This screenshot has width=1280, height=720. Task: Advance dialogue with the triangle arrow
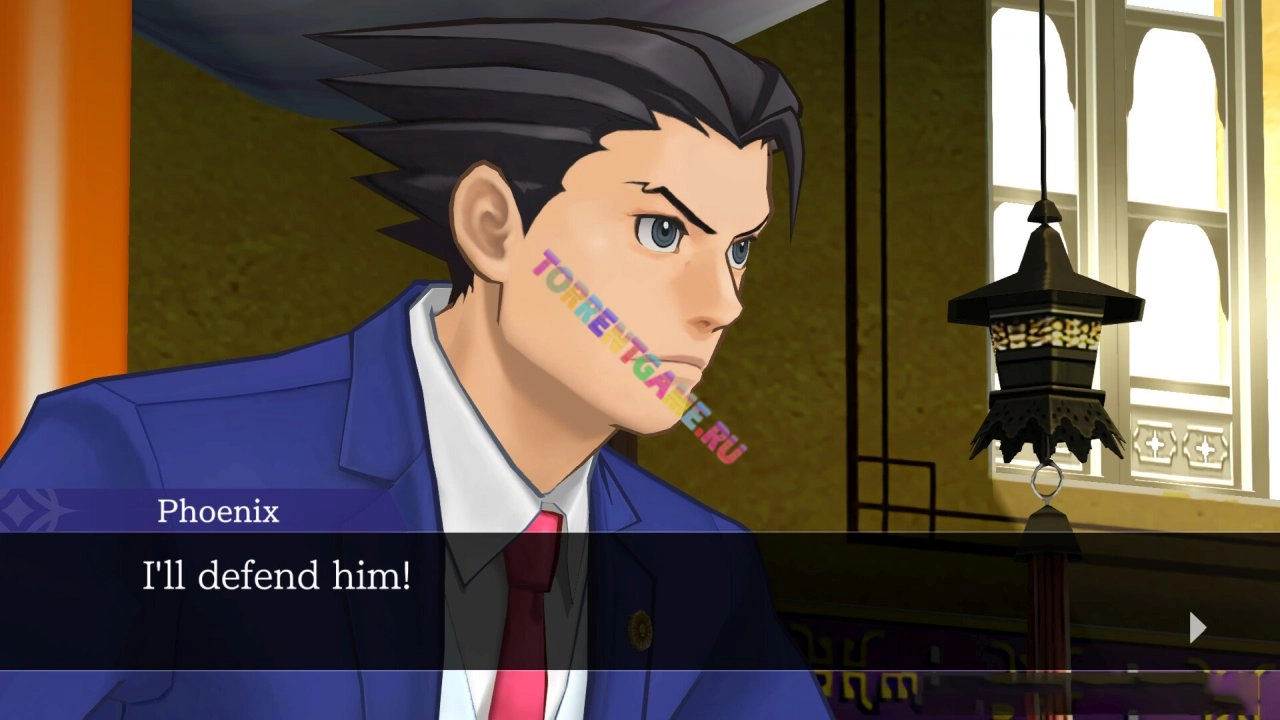tap(1197, 627)
